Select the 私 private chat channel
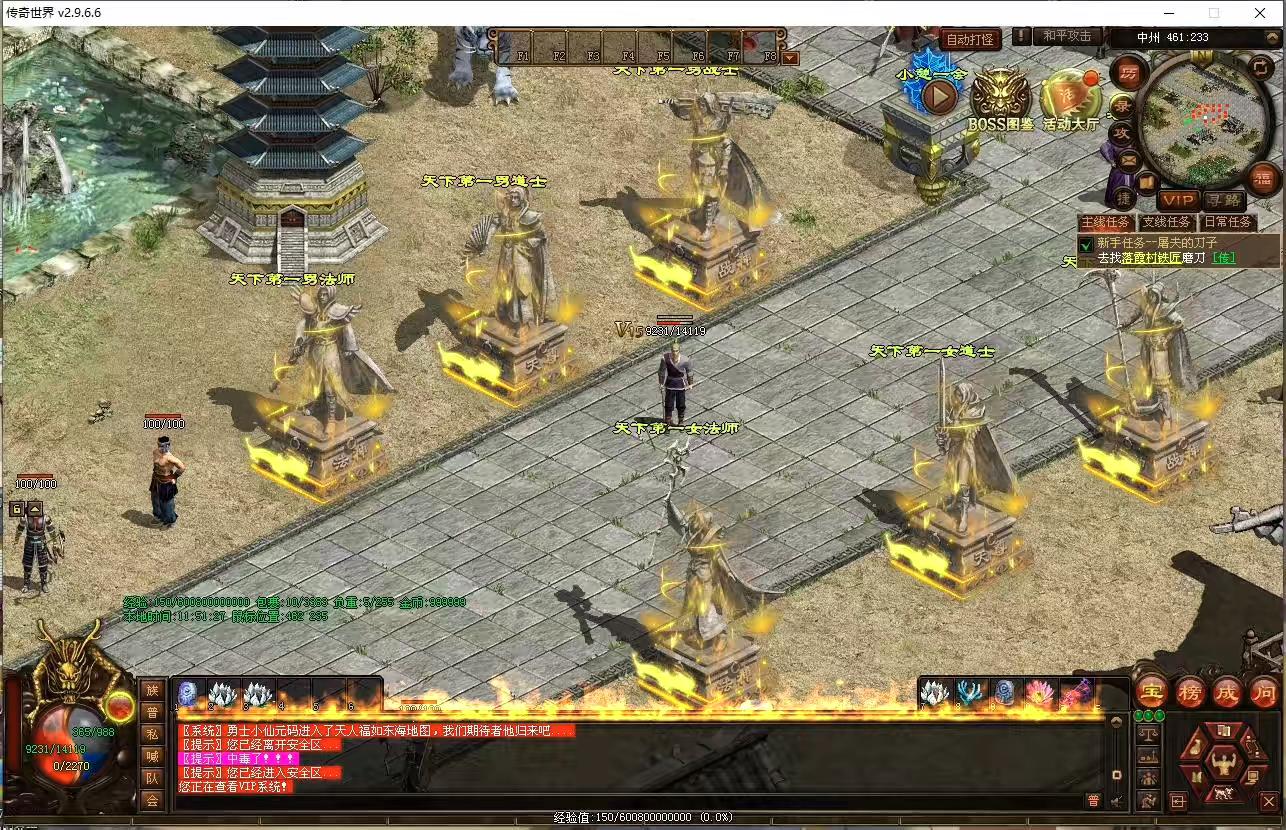The image size is (1286, 830). [x=152, y=732]
